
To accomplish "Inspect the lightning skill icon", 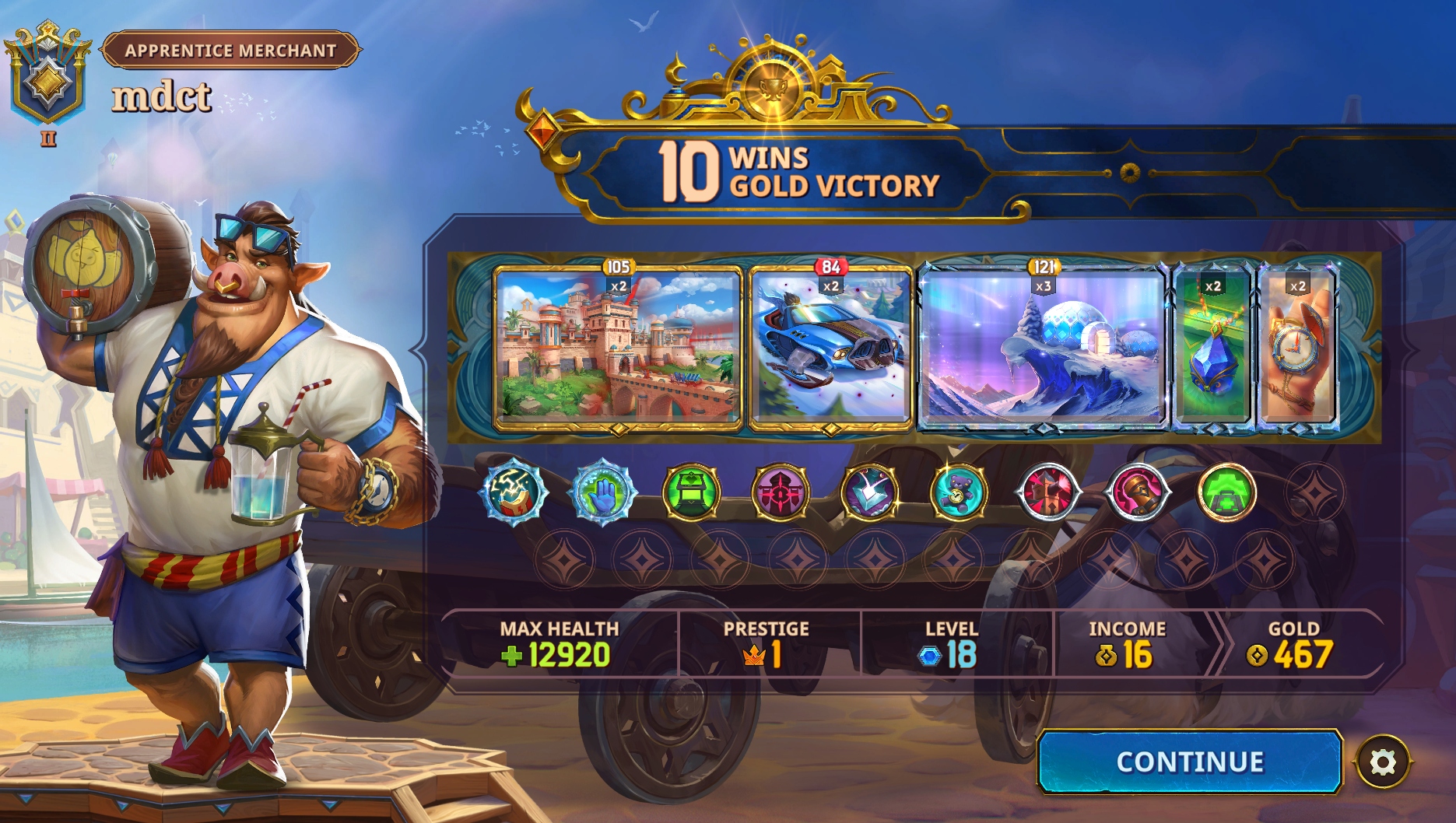I will click(x=513, y=492).
